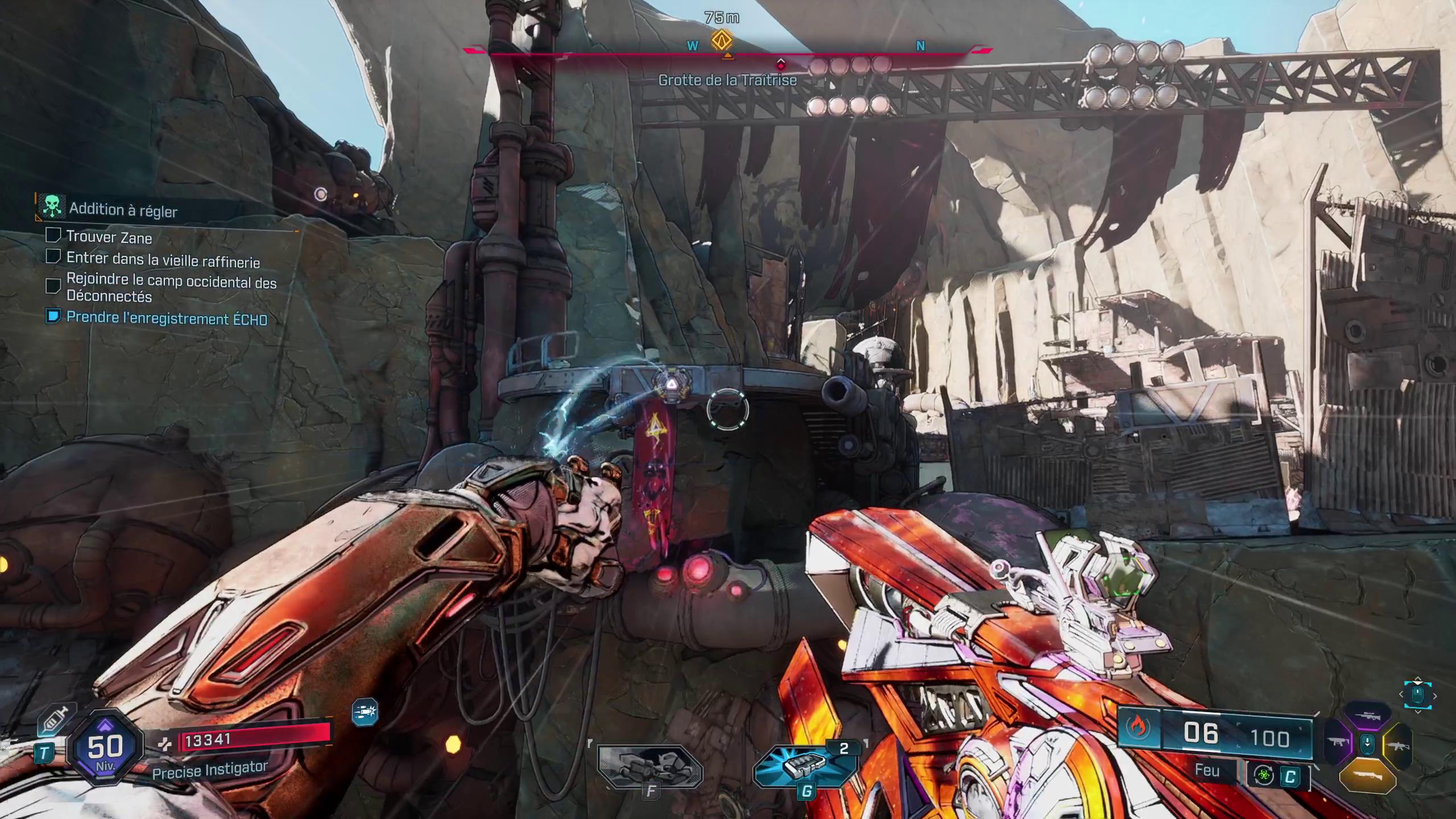Select the sniper rifle weapon slot
Screen dimensions: 1456x819
coord(1367,717)
